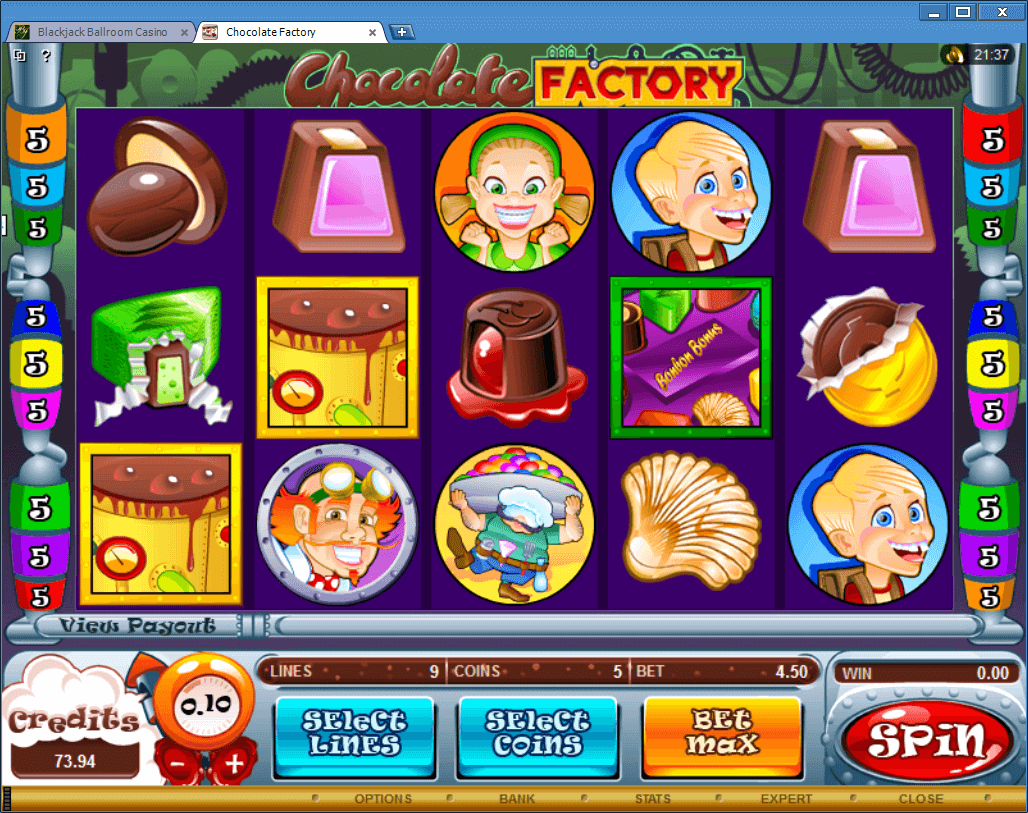Decrease coin size with minus button
This screenshot has height=813, width=1028.
(x=177, y=765)
